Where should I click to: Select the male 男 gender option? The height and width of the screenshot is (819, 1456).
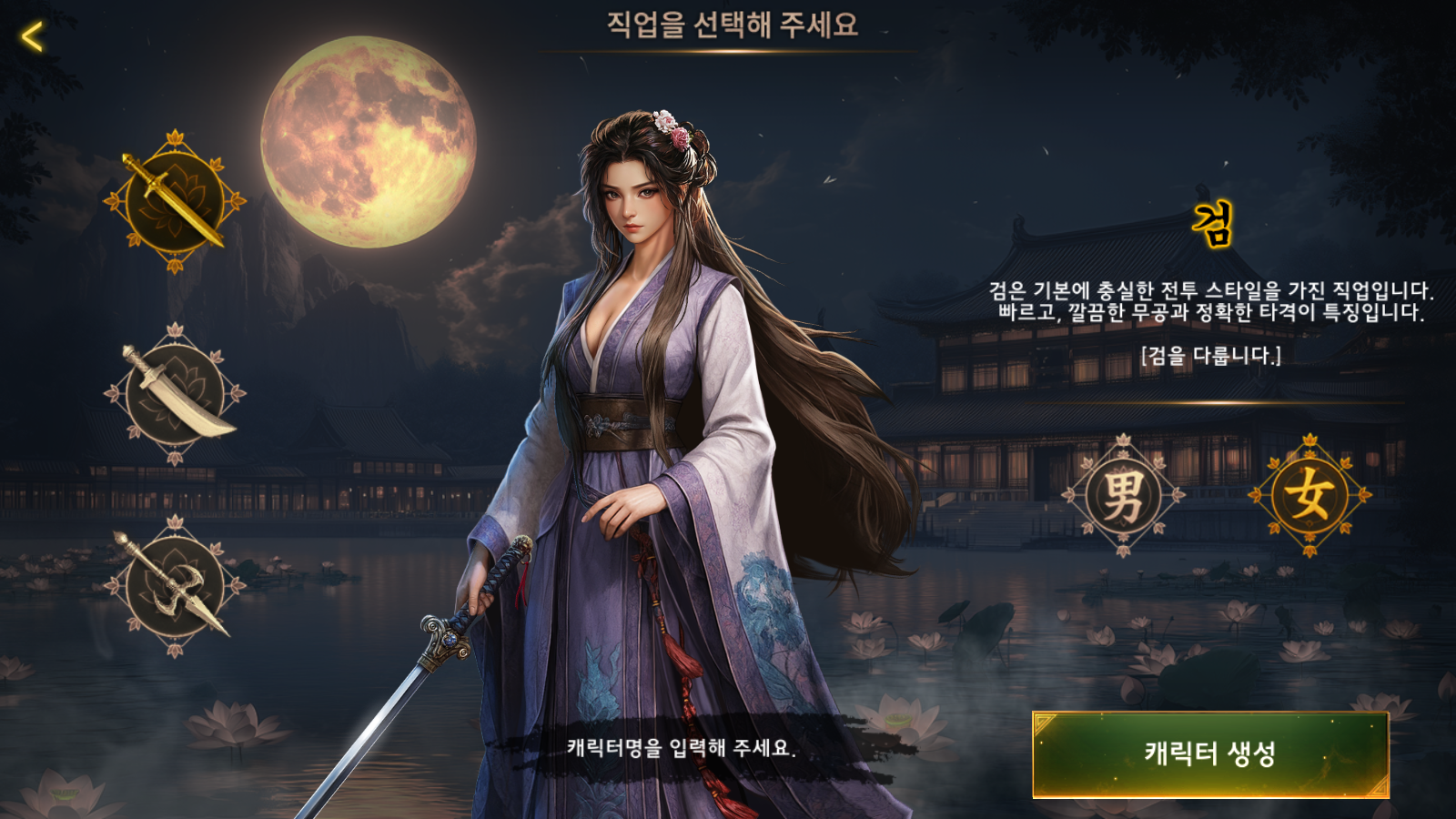tap(1123, 496)
